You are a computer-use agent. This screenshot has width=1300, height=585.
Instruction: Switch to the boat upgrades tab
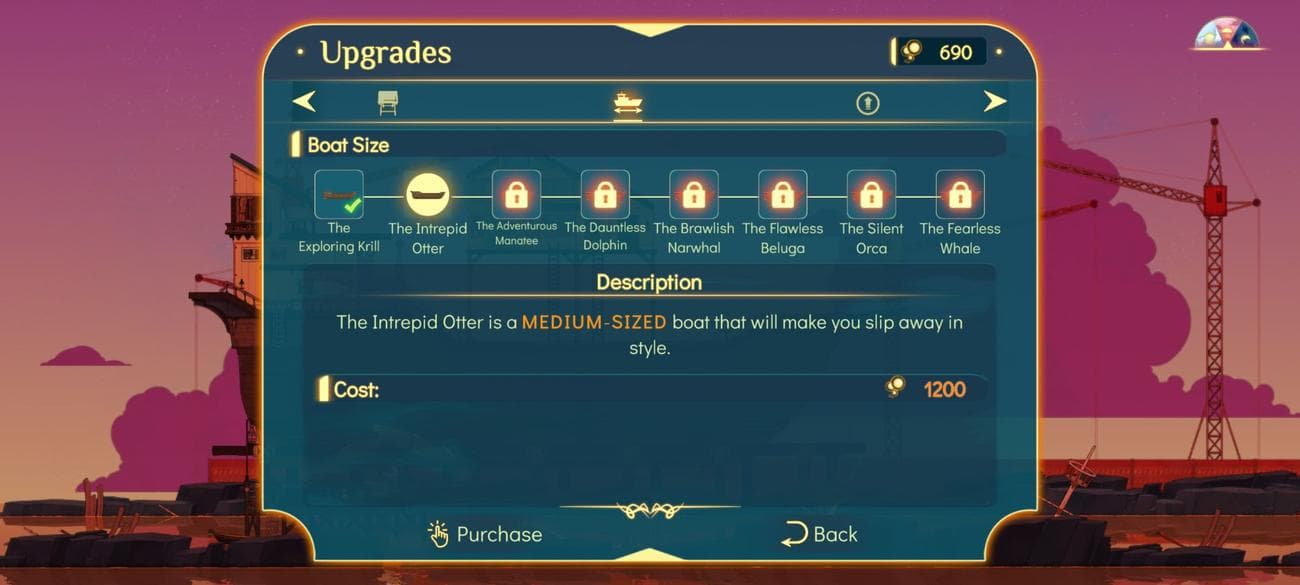click(x=628, y=103)
